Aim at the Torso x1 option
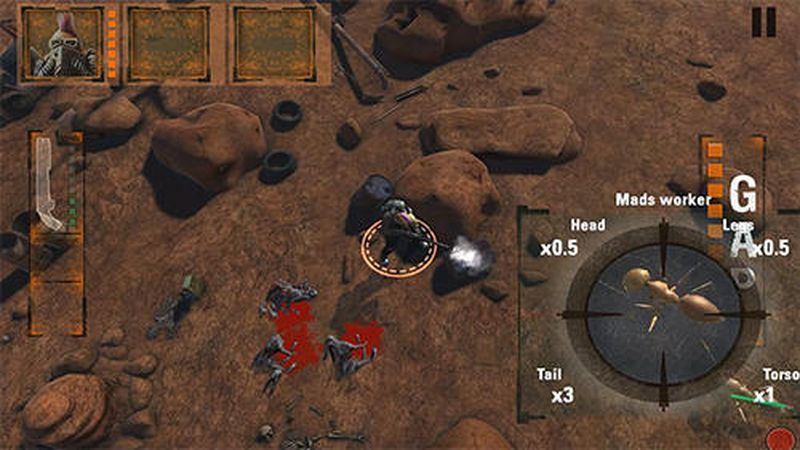Image resolution: width=800 pixels, height=450 pixels. 772,386
